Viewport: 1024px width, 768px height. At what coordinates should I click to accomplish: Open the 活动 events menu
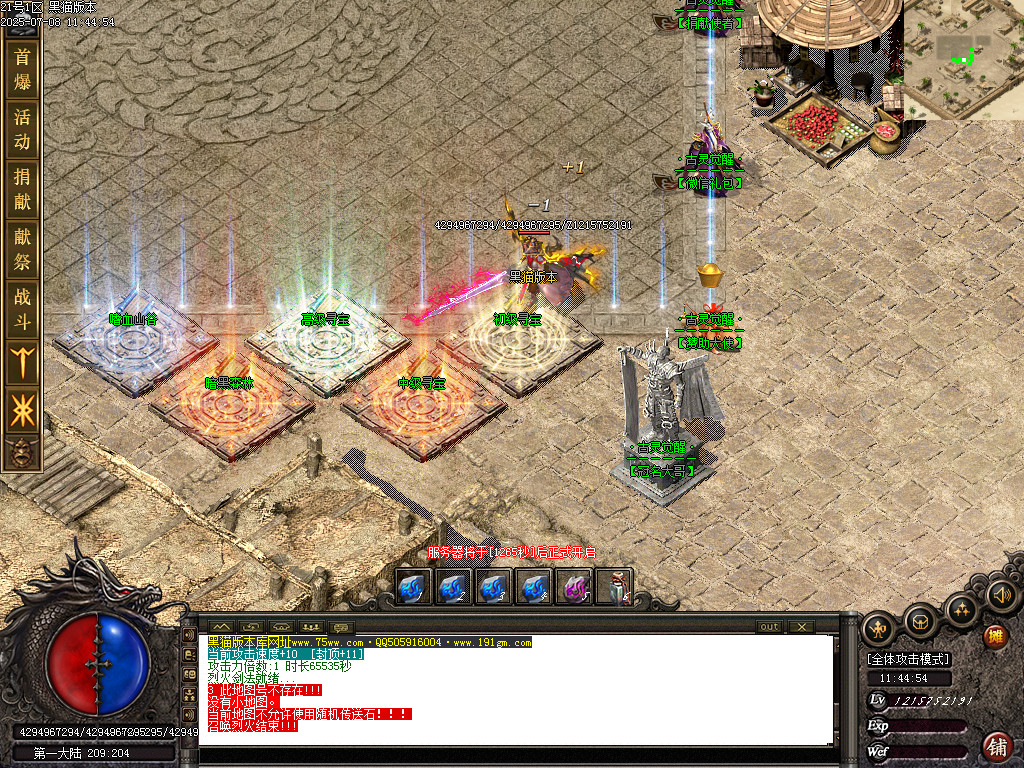pyautogui.click(x=22, y=129)
